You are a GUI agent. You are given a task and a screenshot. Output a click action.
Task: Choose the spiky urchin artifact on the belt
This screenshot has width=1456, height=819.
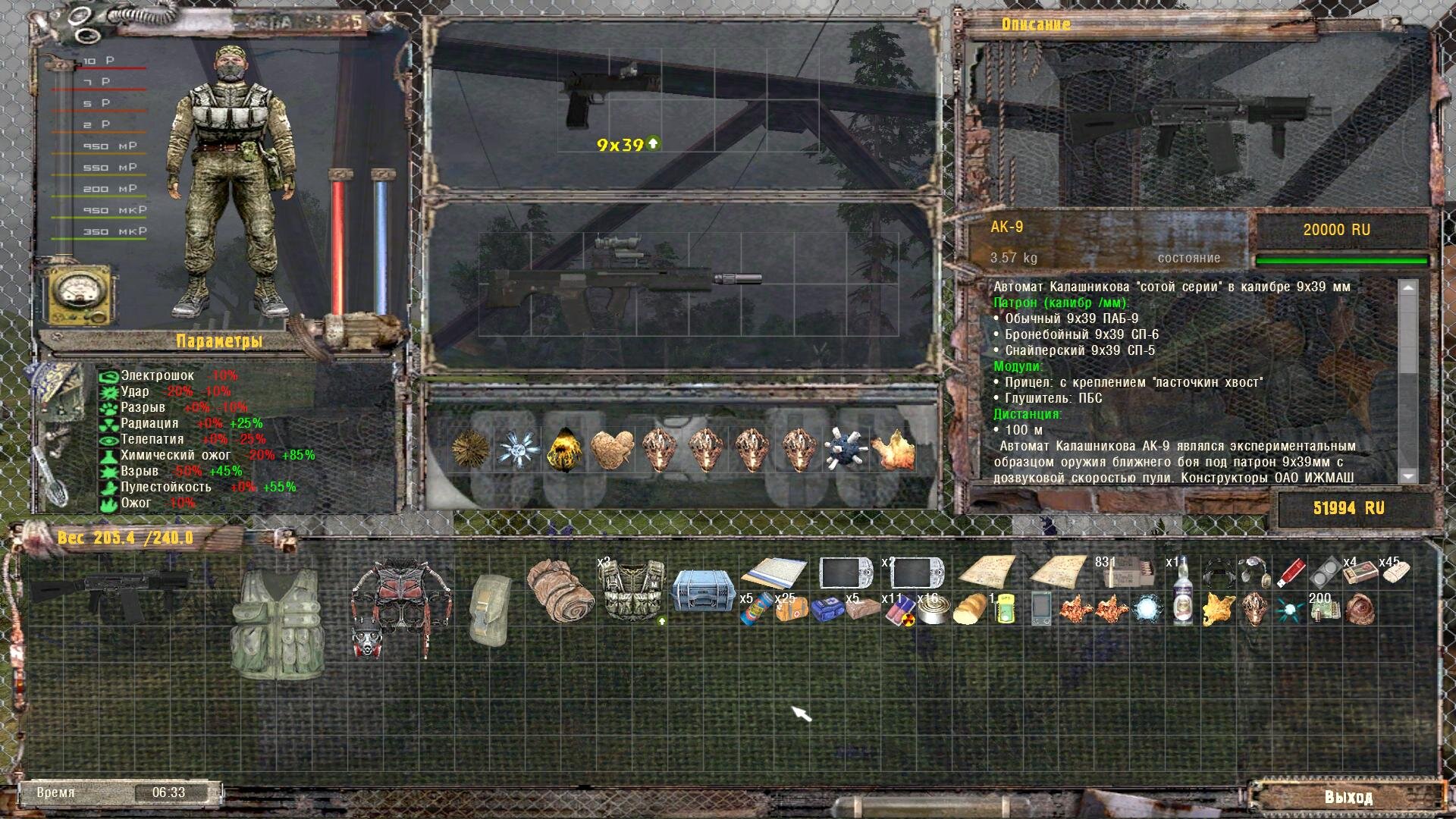coord(470,449)
